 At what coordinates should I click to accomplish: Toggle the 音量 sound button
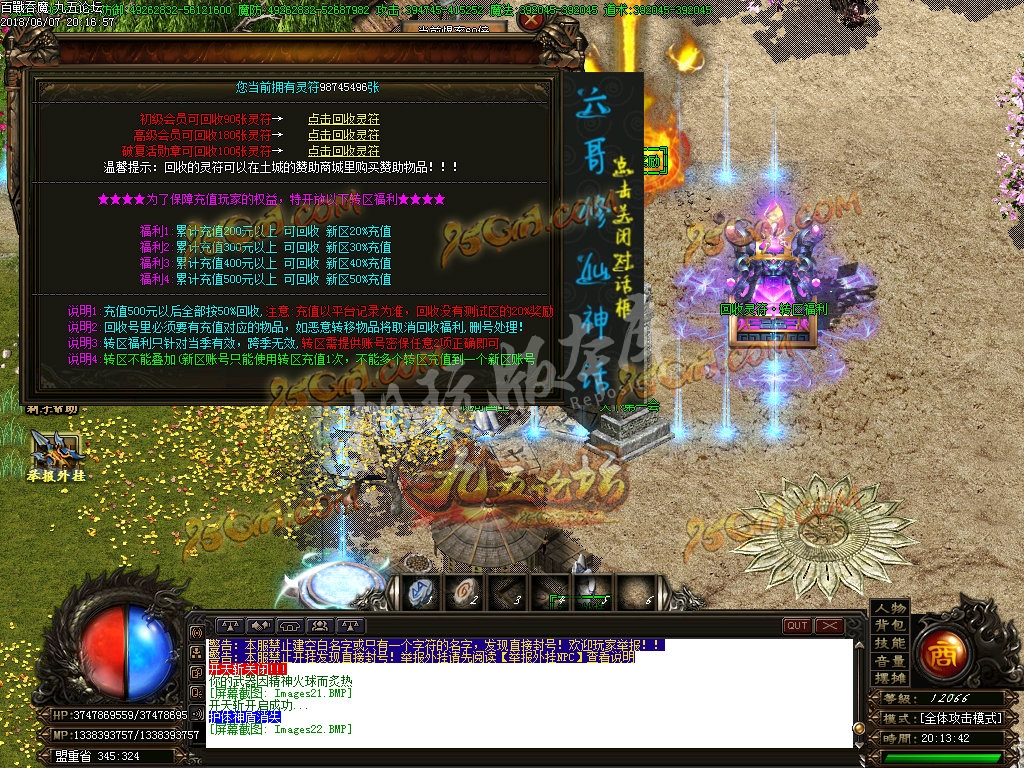tap(889, 660)
